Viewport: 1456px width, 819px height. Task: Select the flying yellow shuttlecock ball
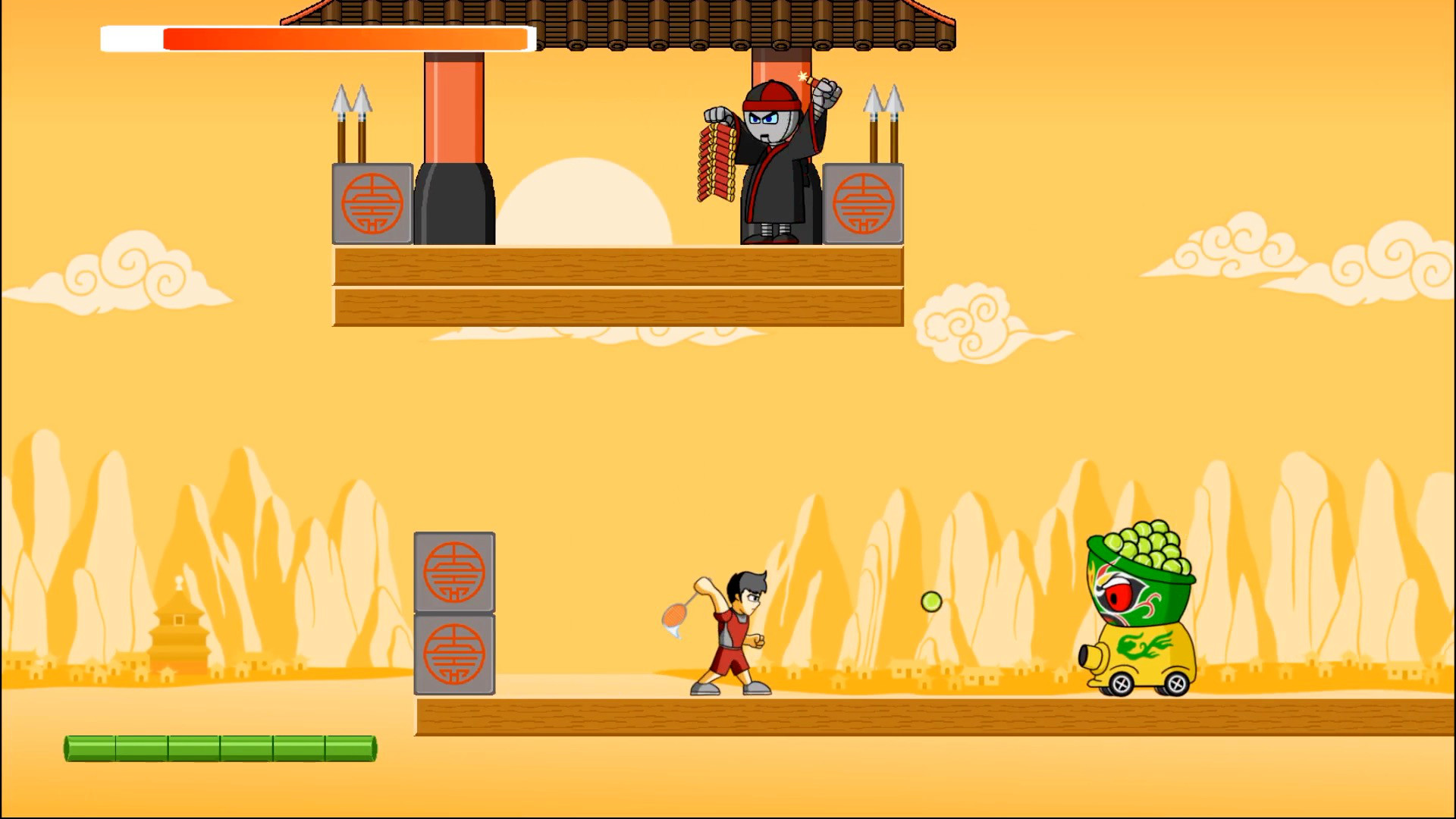click(931, 600)
